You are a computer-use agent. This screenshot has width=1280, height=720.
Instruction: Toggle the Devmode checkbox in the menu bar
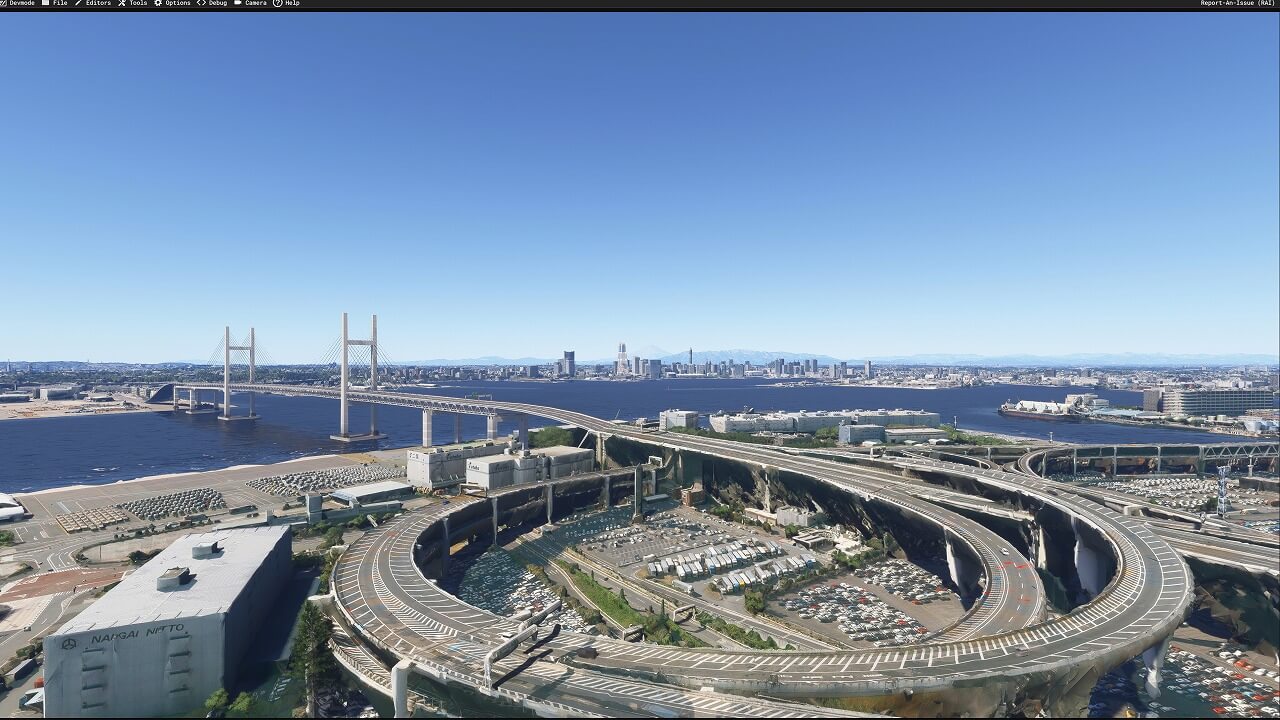[2, 3]
